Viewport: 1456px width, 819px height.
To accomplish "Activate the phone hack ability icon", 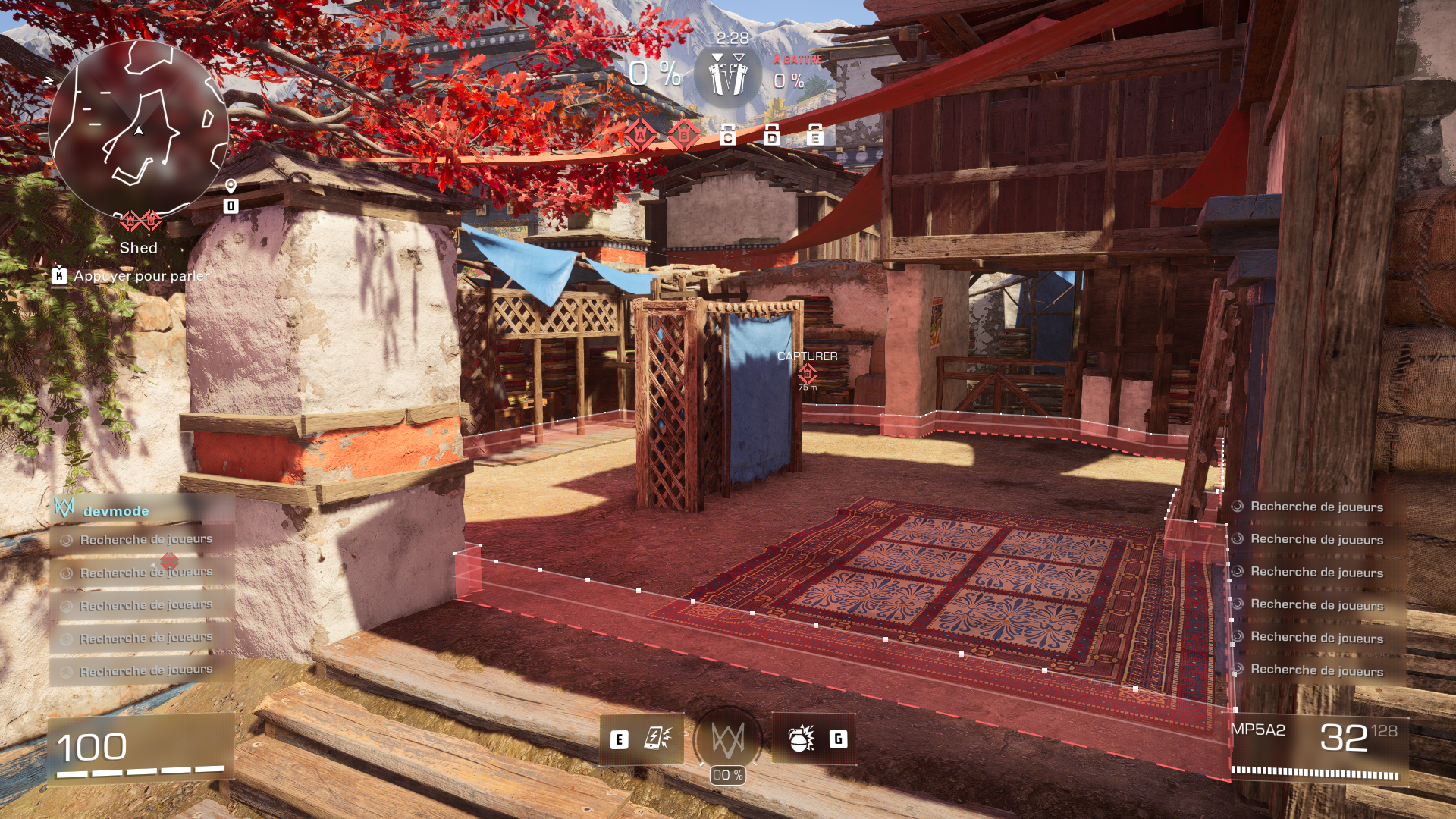I will coord(657,739).
